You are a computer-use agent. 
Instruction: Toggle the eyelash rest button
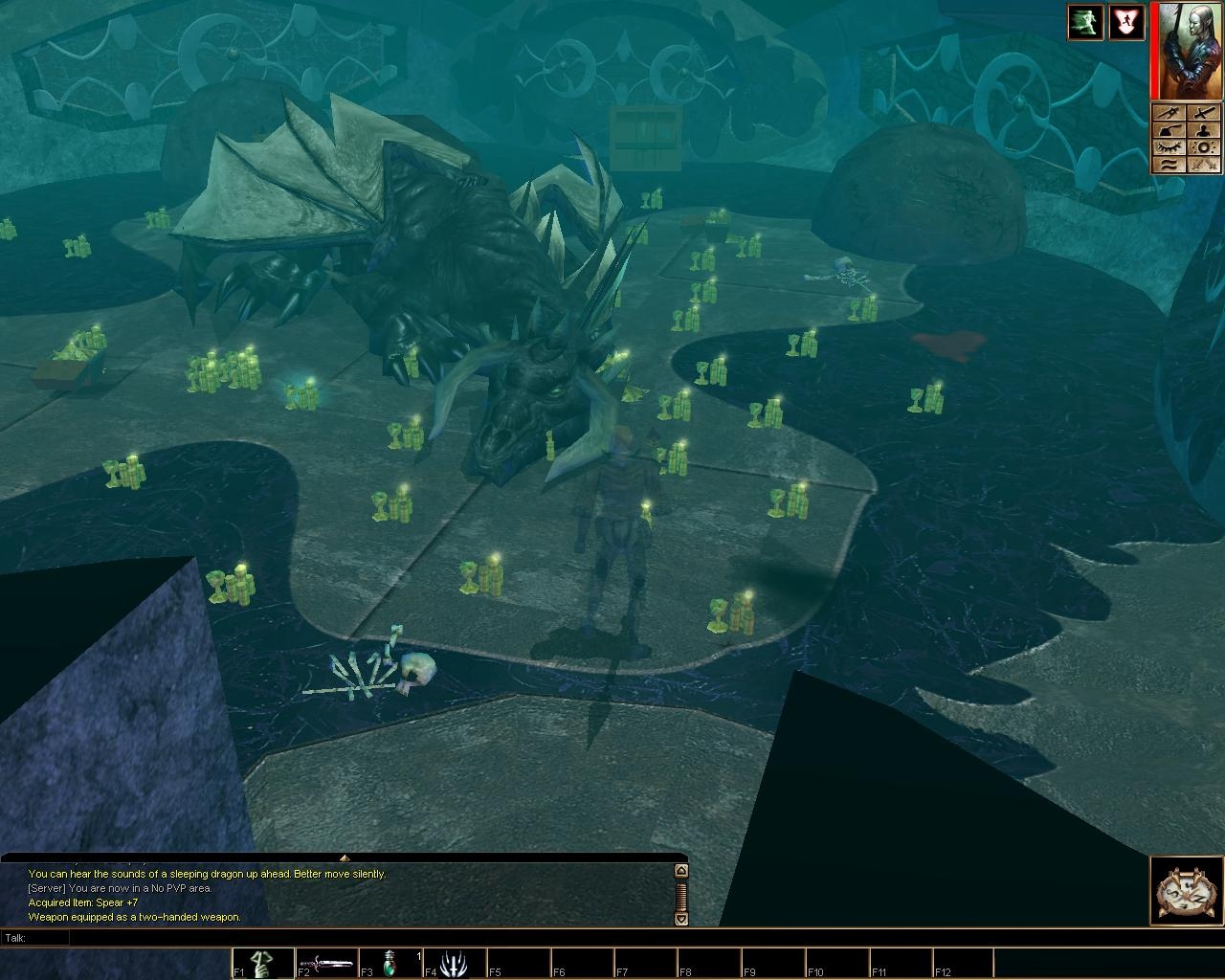[1169, 147]
